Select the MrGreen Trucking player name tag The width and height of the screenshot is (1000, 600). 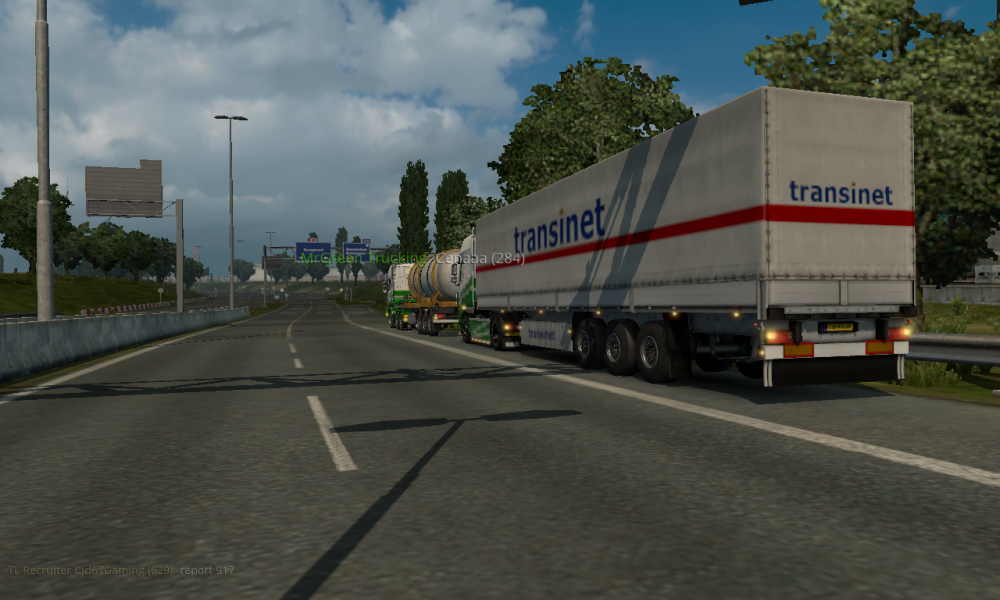tap(411, 258)
